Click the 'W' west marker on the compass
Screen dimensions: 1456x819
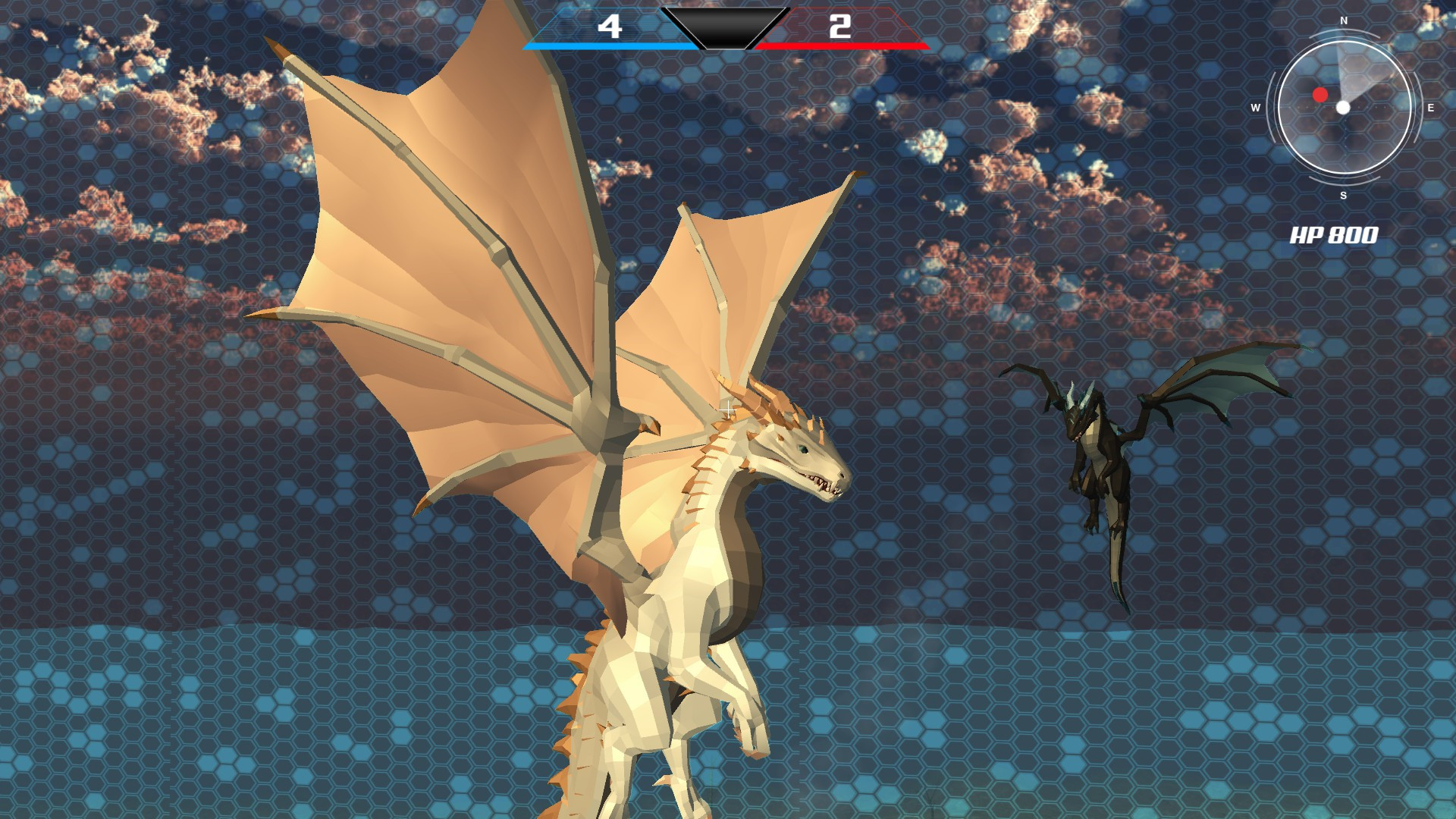(x=1257, y=108)
